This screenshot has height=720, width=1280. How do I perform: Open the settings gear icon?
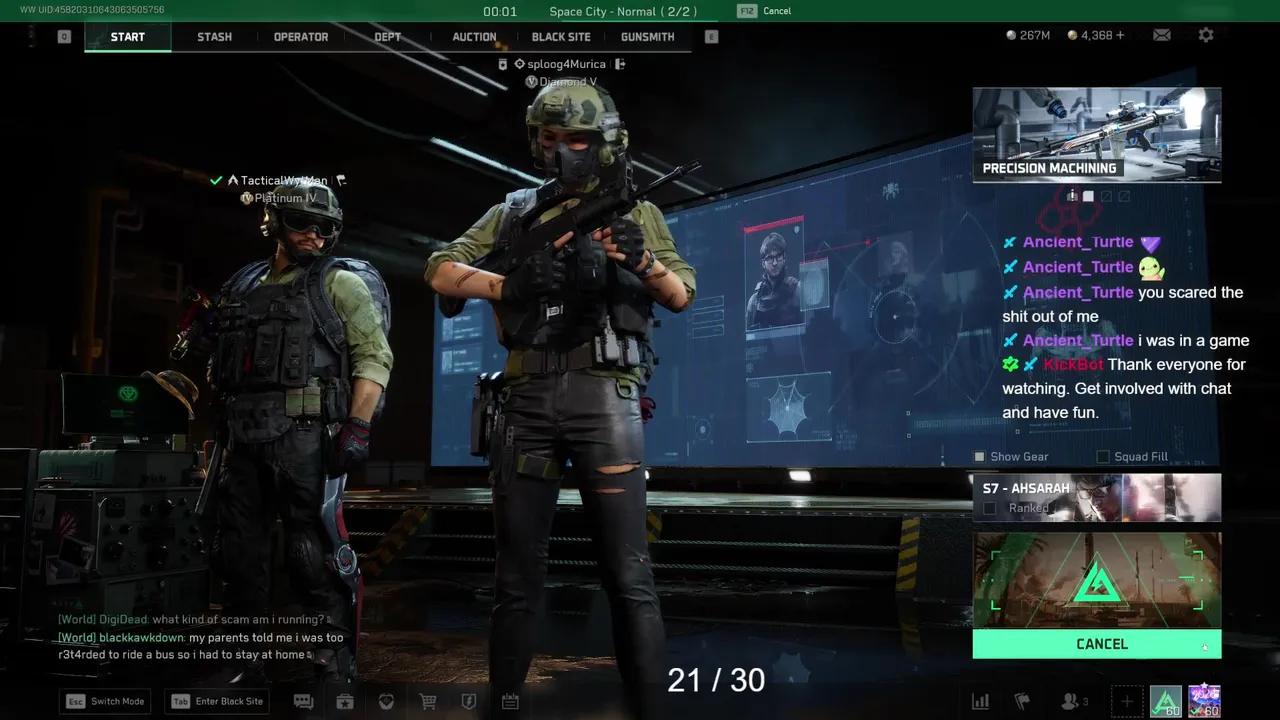(x=1206, y=35)
